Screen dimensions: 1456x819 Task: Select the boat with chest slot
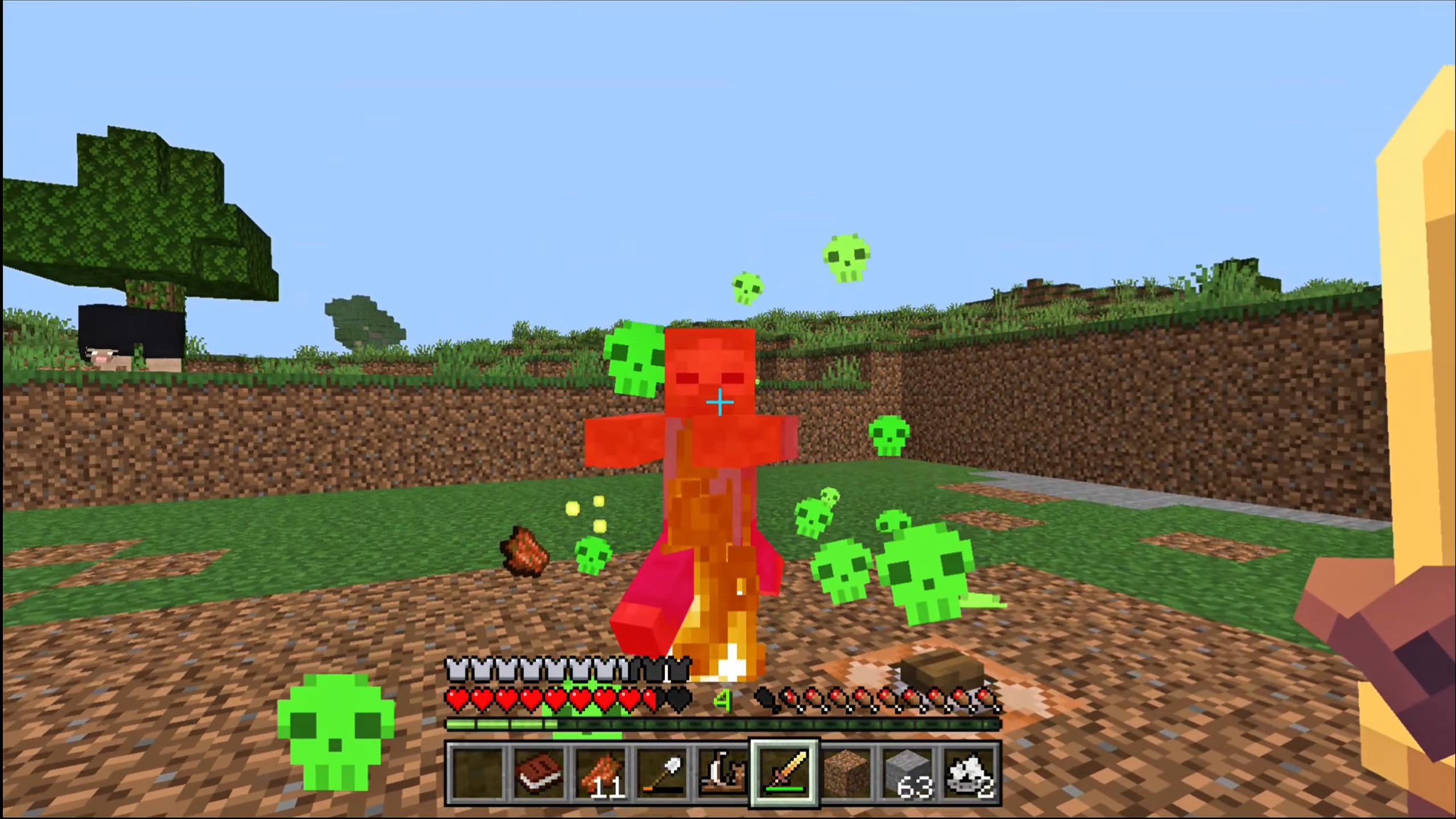tap(723, 773)
